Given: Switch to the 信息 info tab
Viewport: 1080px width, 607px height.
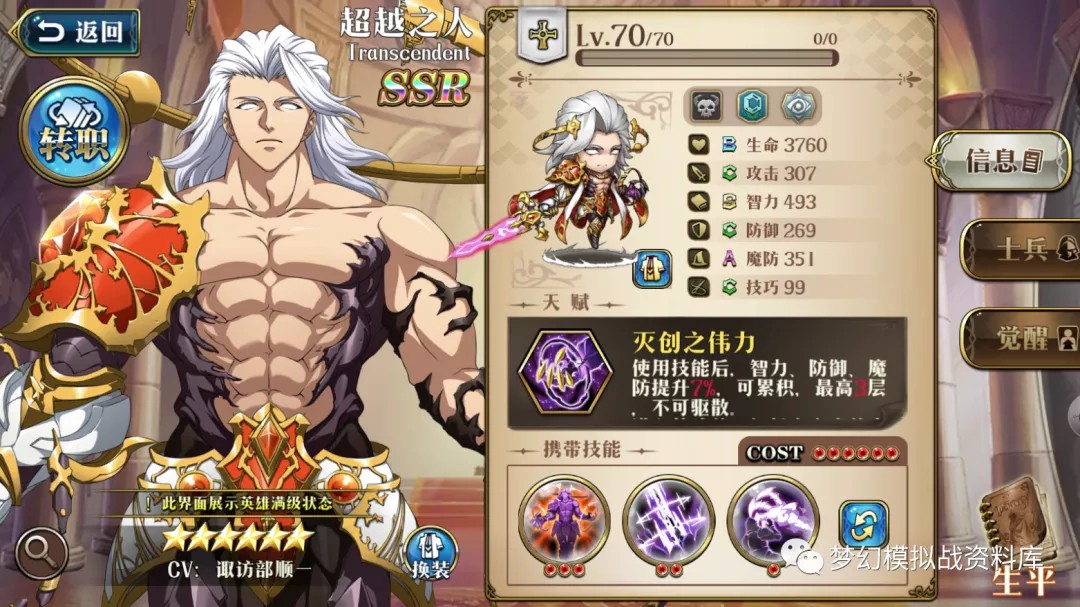Looking at the screenshot, I should 1003,159.
